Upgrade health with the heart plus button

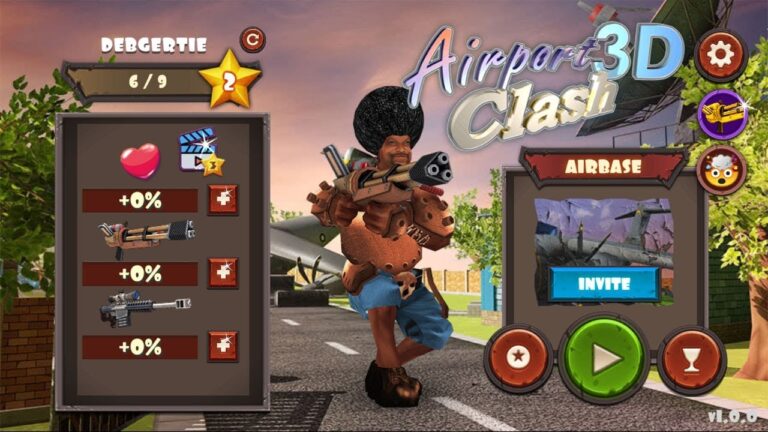tap(222, 200)
